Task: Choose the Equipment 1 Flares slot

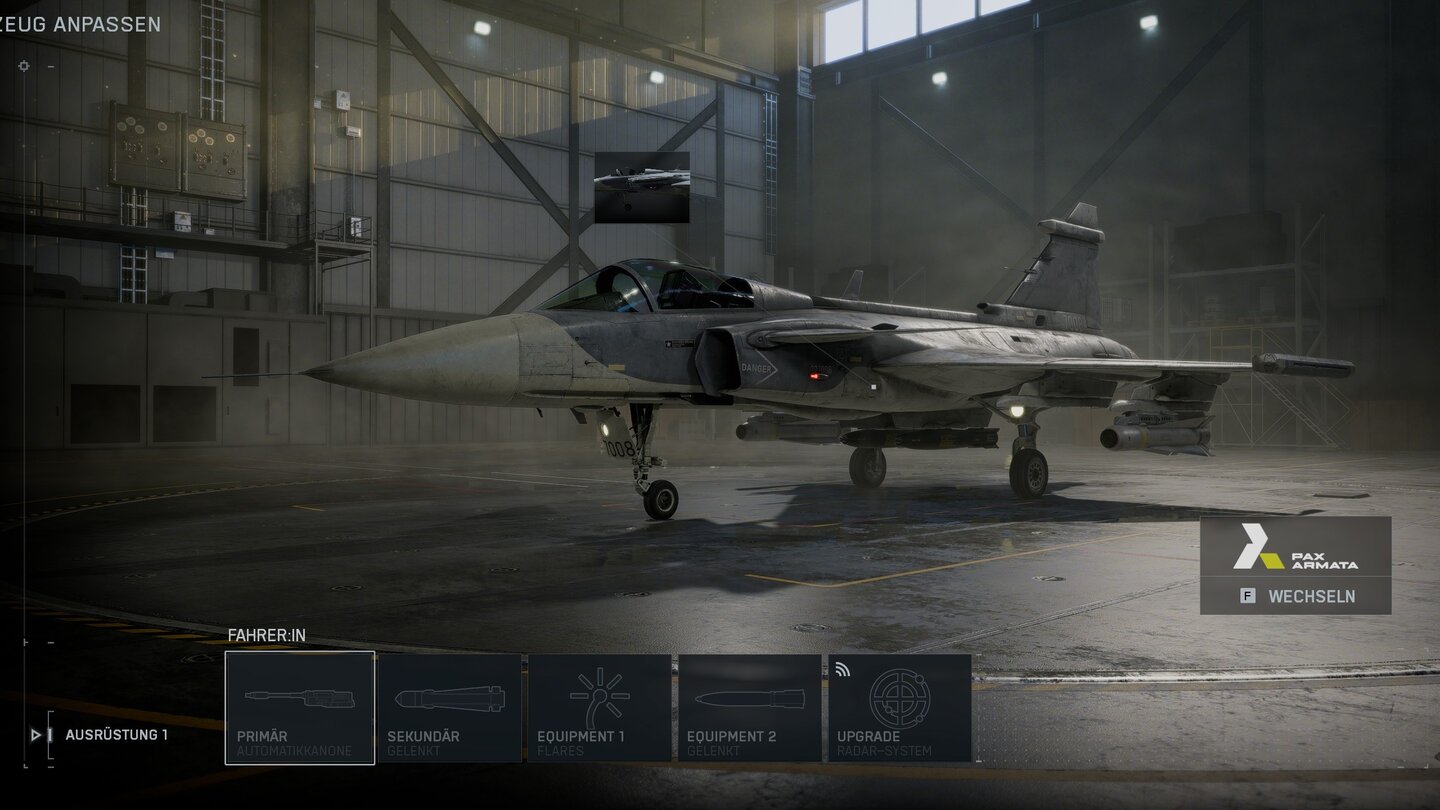Action: [600, 708]
